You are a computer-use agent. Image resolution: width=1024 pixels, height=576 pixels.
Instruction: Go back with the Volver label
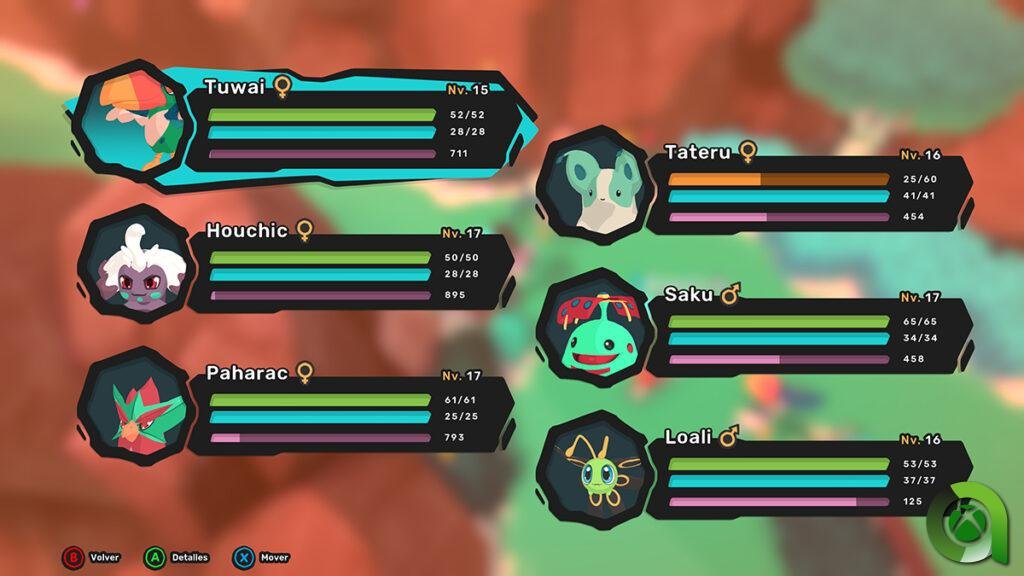click(104, 557)
